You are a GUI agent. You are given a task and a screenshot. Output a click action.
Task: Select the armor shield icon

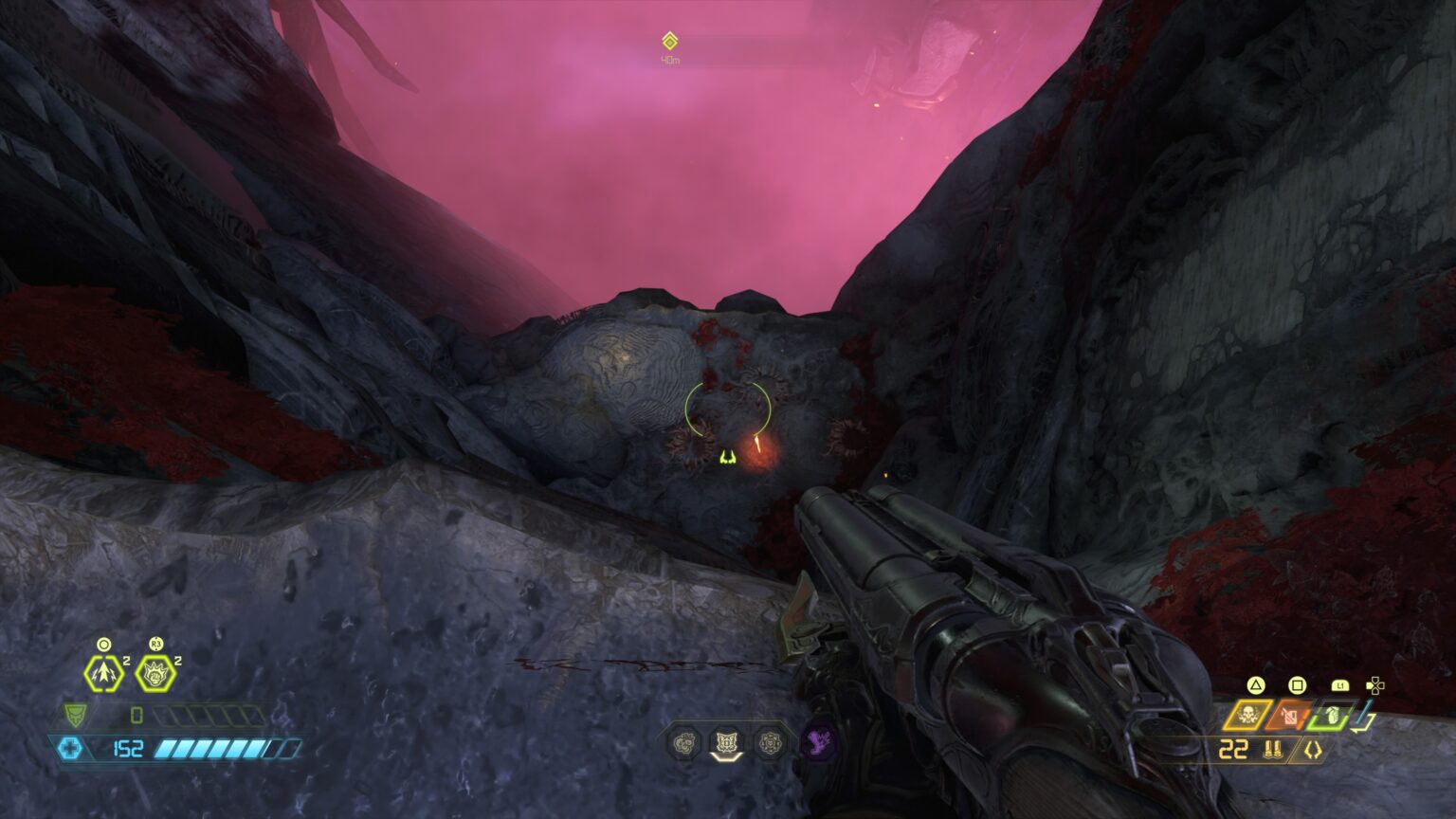[76, 716]
